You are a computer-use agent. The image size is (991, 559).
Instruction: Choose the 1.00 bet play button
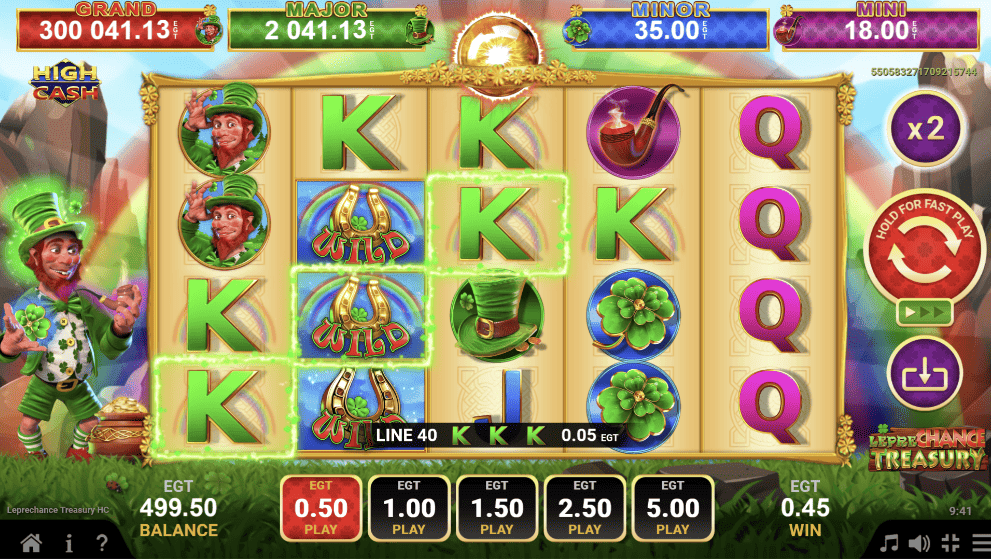[408, 507]
